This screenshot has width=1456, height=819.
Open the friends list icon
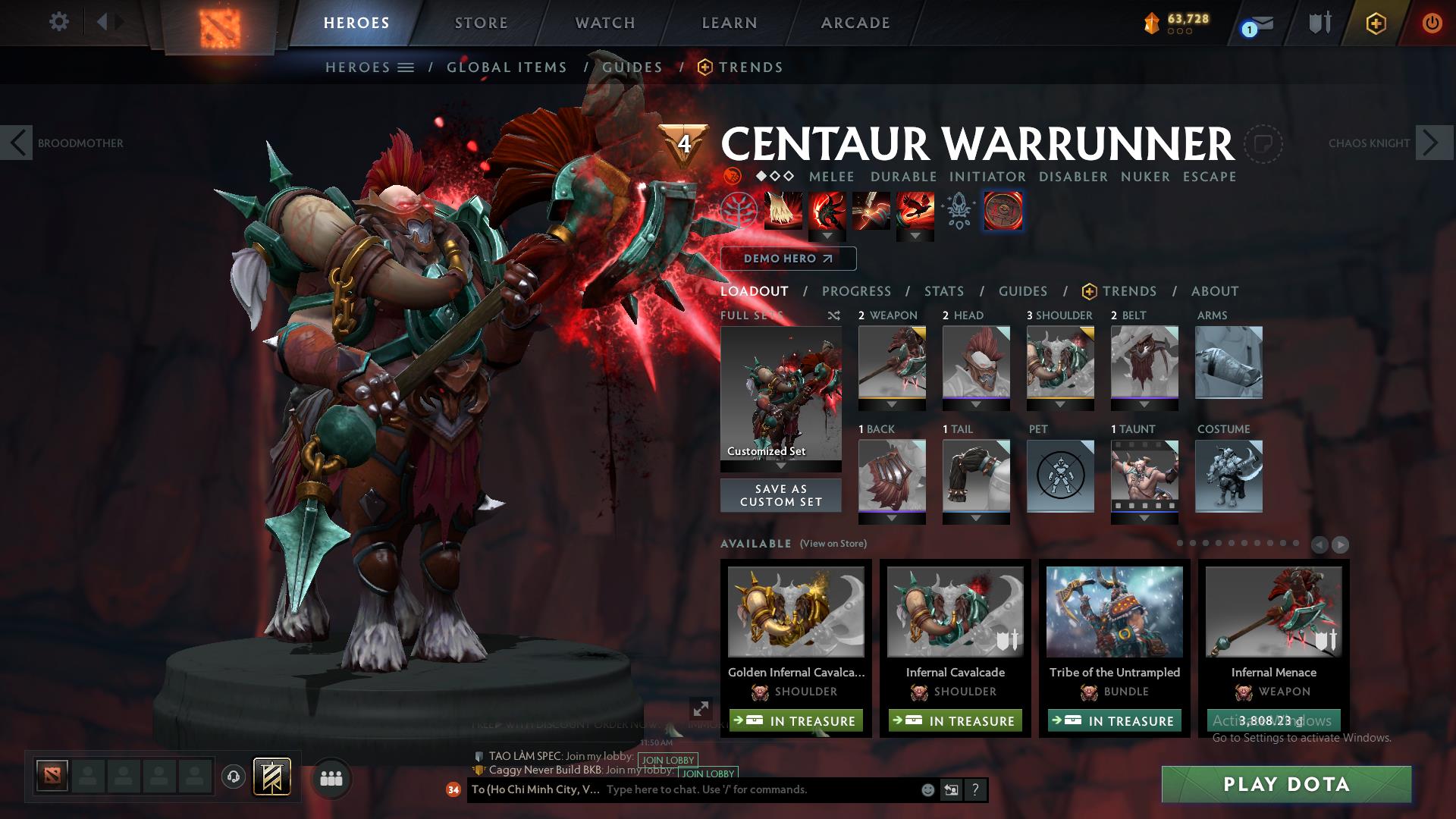[x=330, y=777]
